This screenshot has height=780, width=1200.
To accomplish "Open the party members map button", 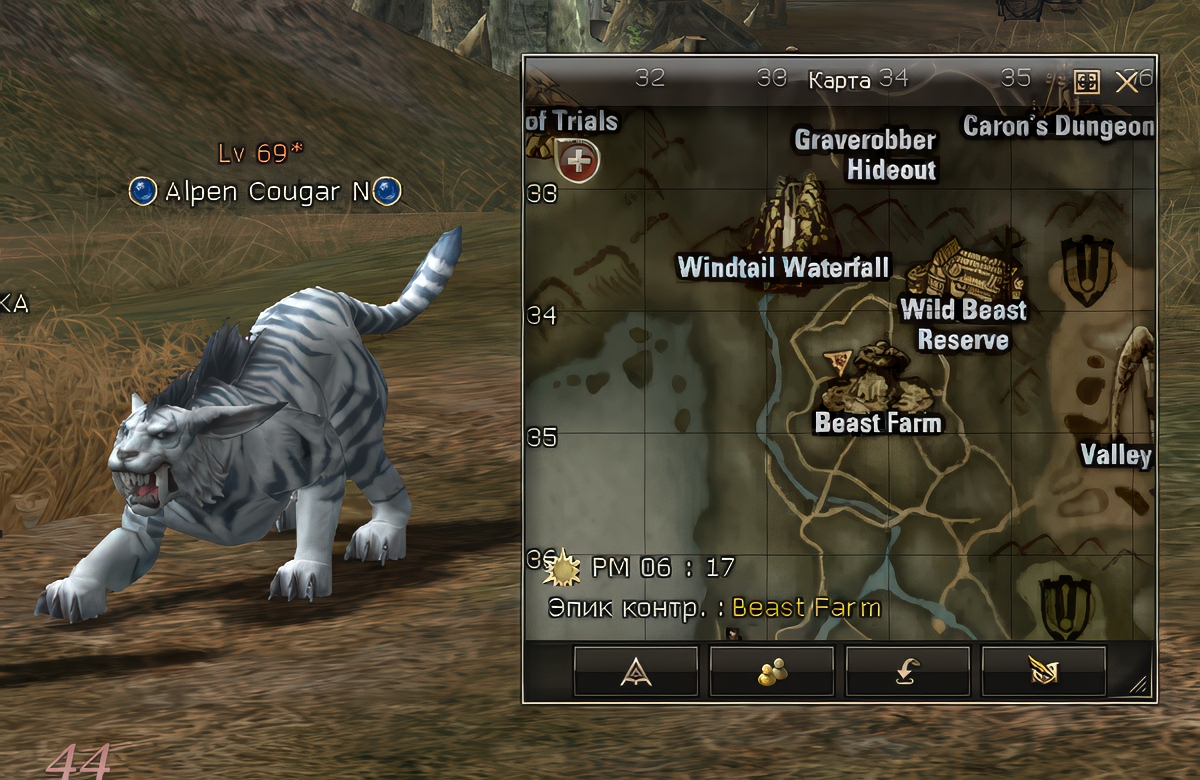I will pos(771,671).
